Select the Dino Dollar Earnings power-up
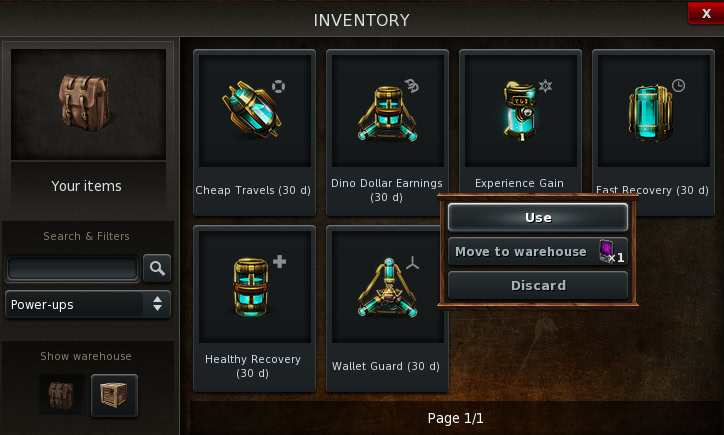The width and height of the screenshot is (724, 435). click(387, 110)
